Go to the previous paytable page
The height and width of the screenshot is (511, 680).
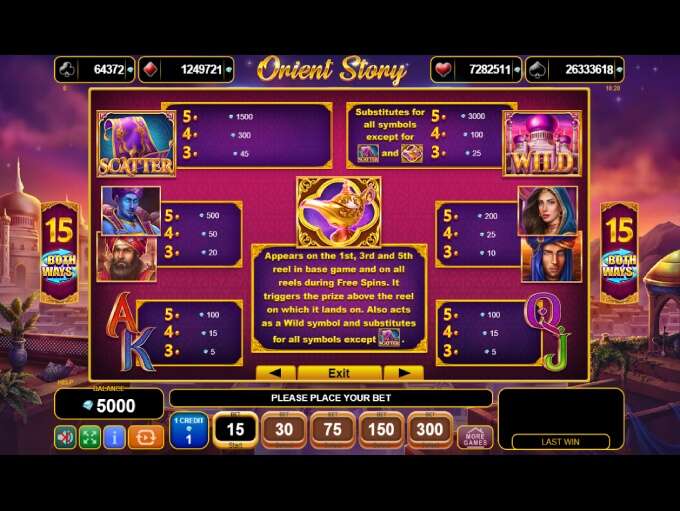tap(276, 373)
